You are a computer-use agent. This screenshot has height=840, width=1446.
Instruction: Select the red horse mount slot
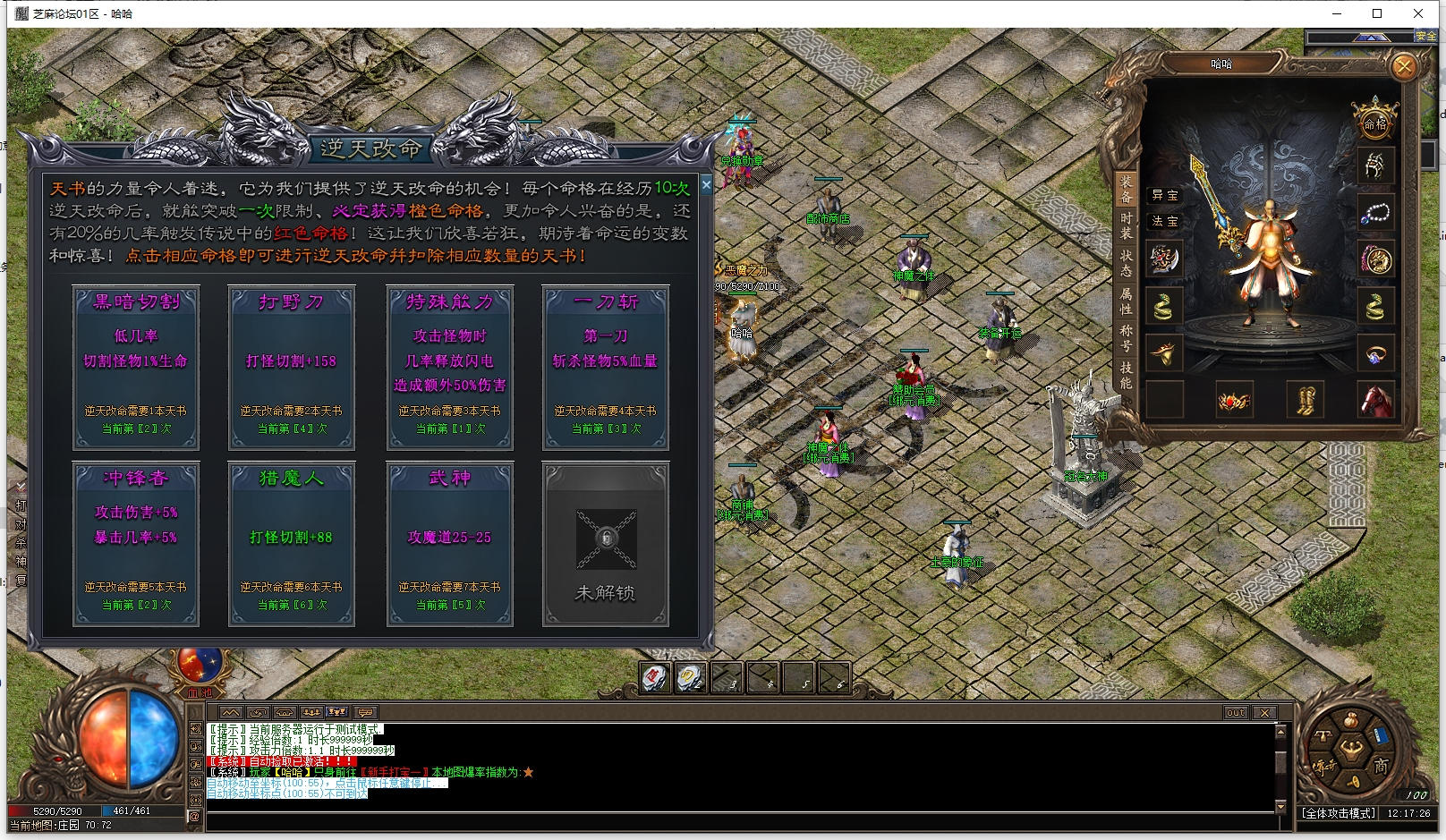coord(1375,399)
